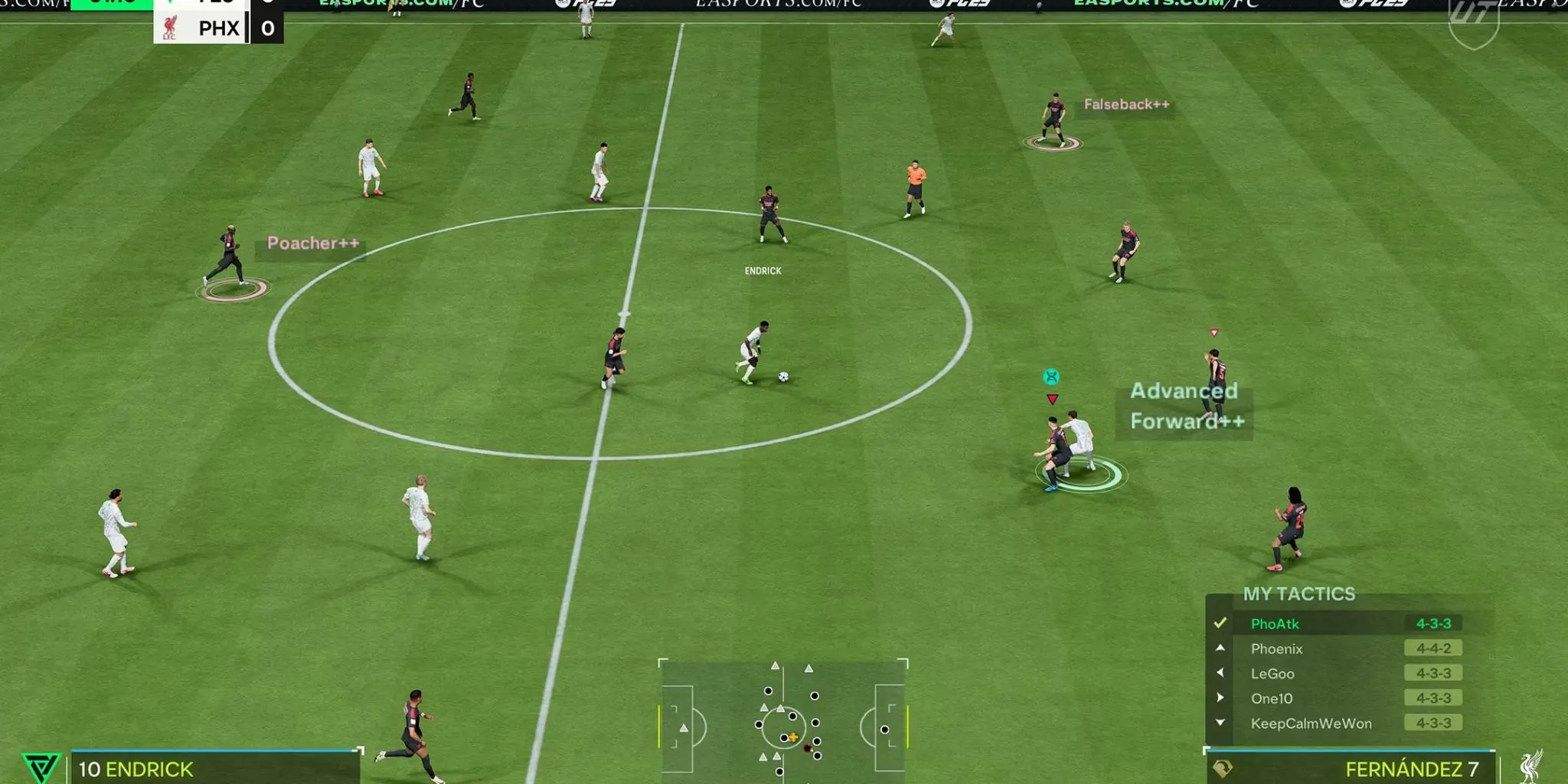Screen dimensions: 1568x784
Task: Click the 10 Endrick player name panel
Action: (x=214, y=769)
